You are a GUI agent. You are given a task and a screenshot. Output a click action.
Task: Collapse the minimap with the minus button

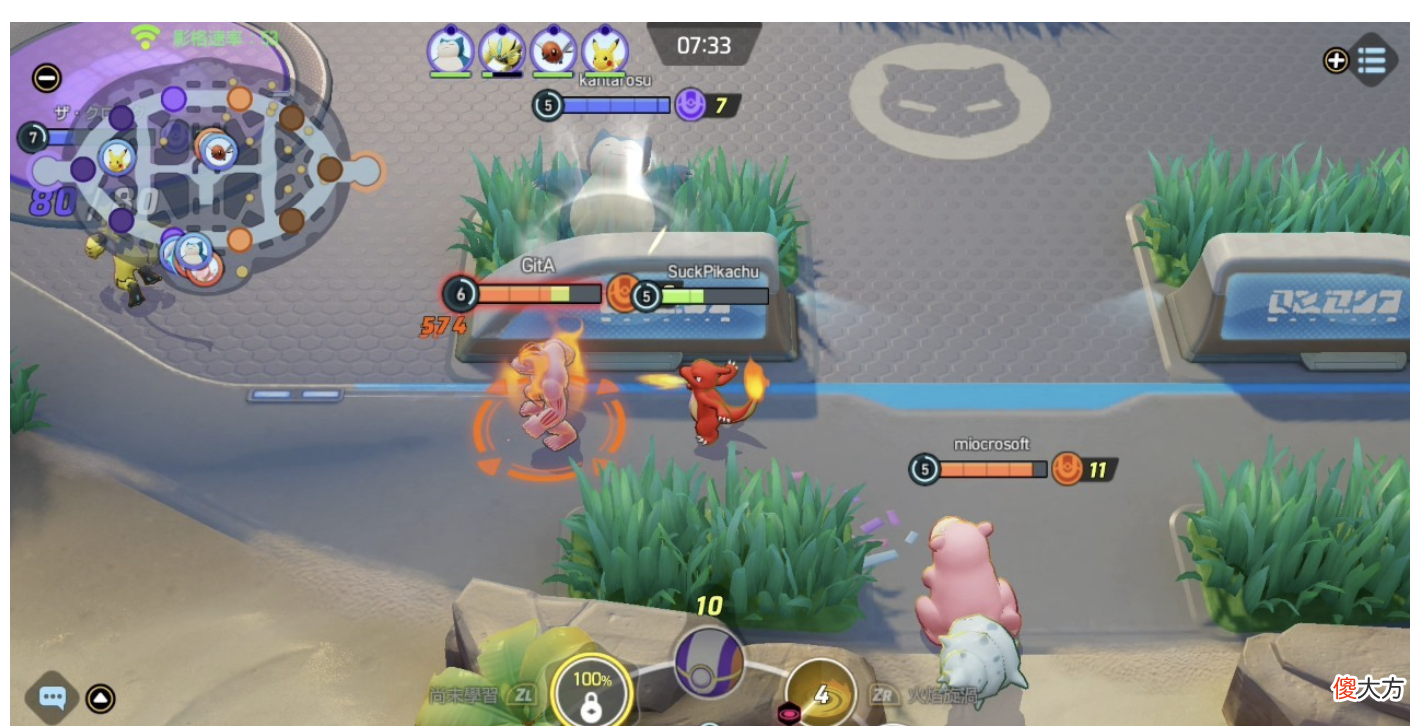tap(47, 78)
